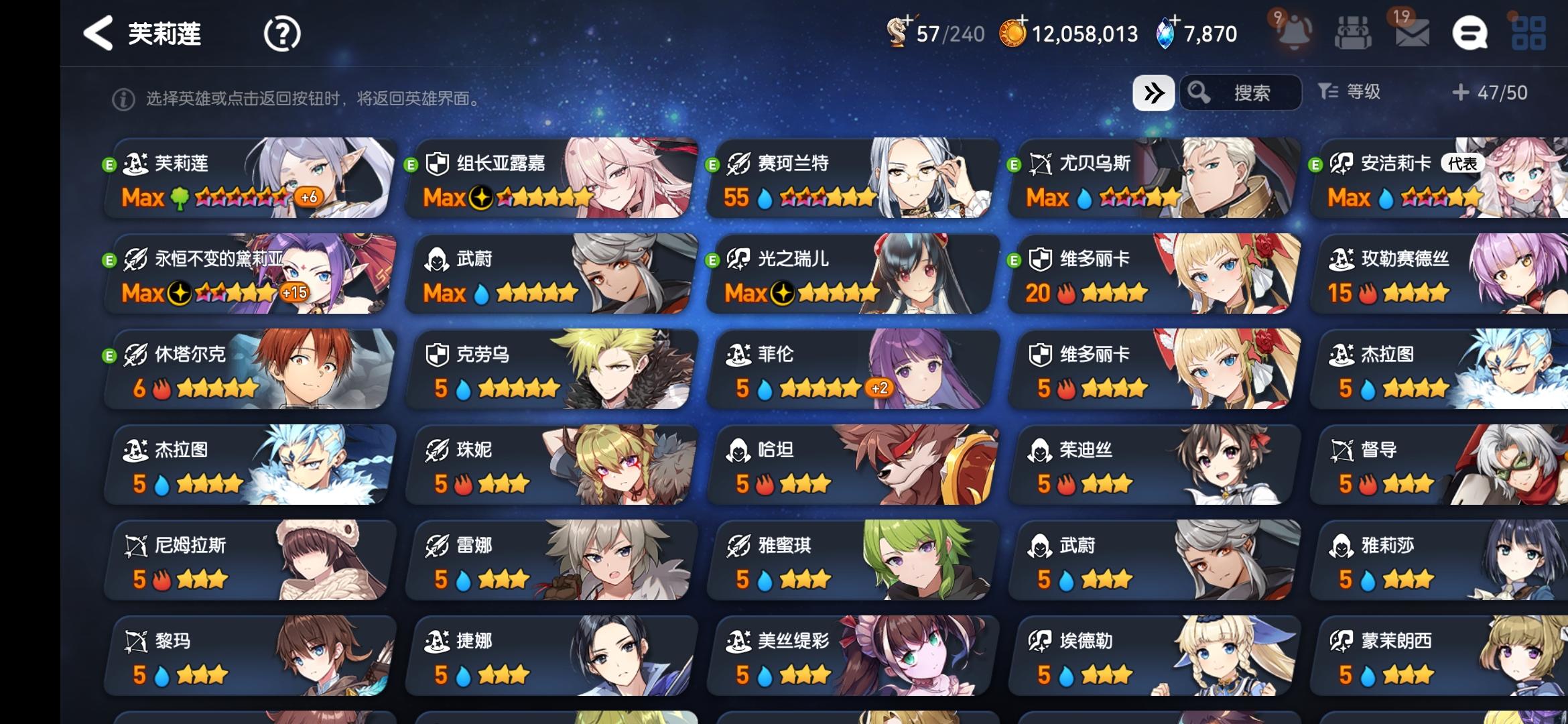This screenshot has height=724, width=1568.
Task: Open the mailbox showing 19 unread messages
Action: 1412,32
